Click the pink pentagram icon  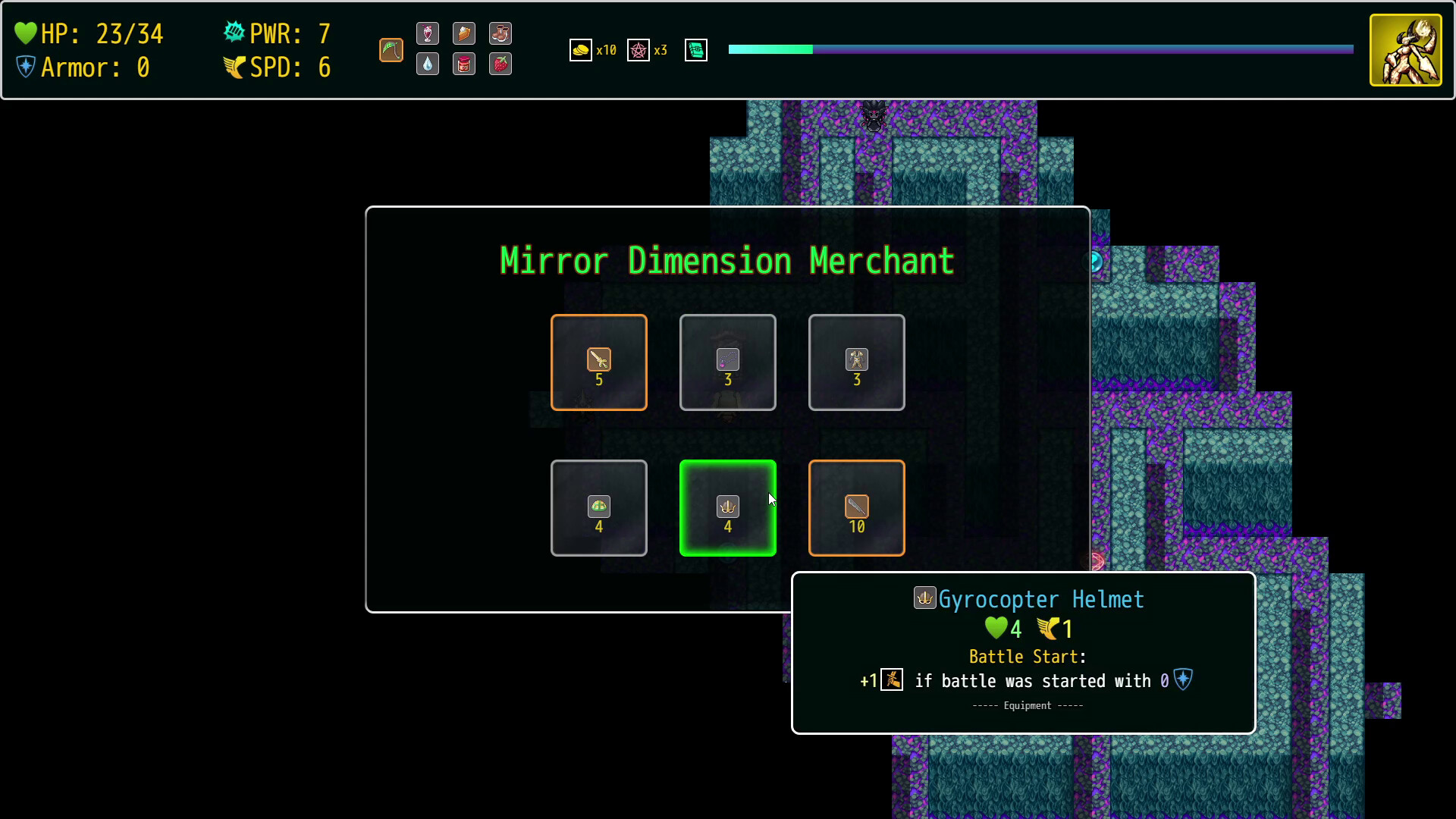(639, 50)
